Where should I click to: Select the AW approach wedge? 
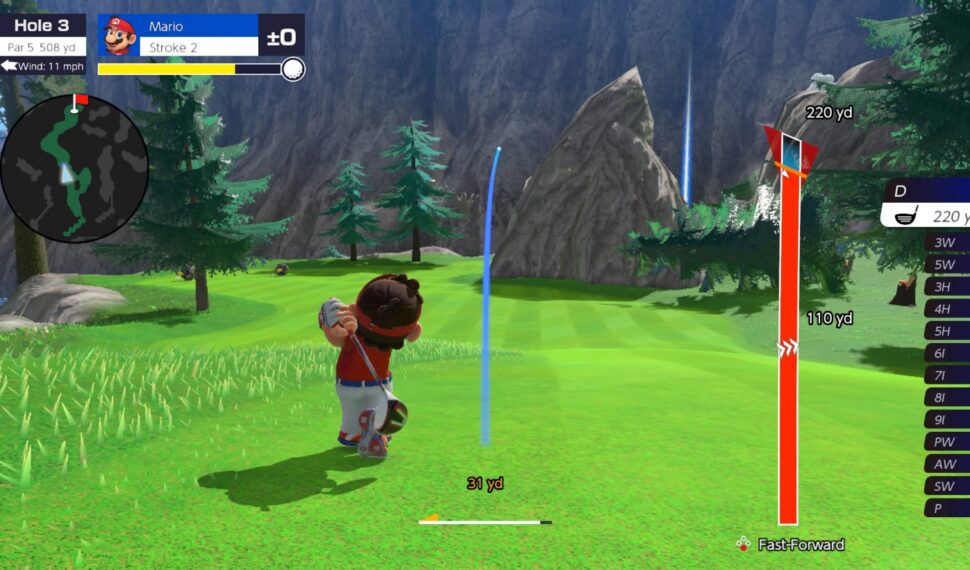point(946,464)
